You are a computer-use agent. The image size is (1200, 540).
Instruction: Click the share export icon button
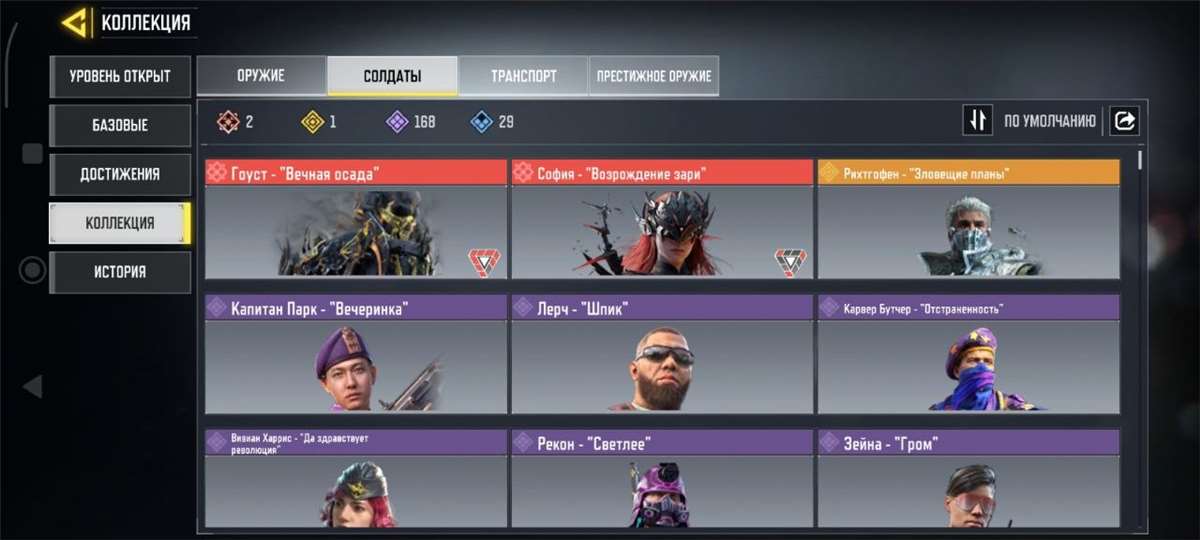(x=1124, y=121)
